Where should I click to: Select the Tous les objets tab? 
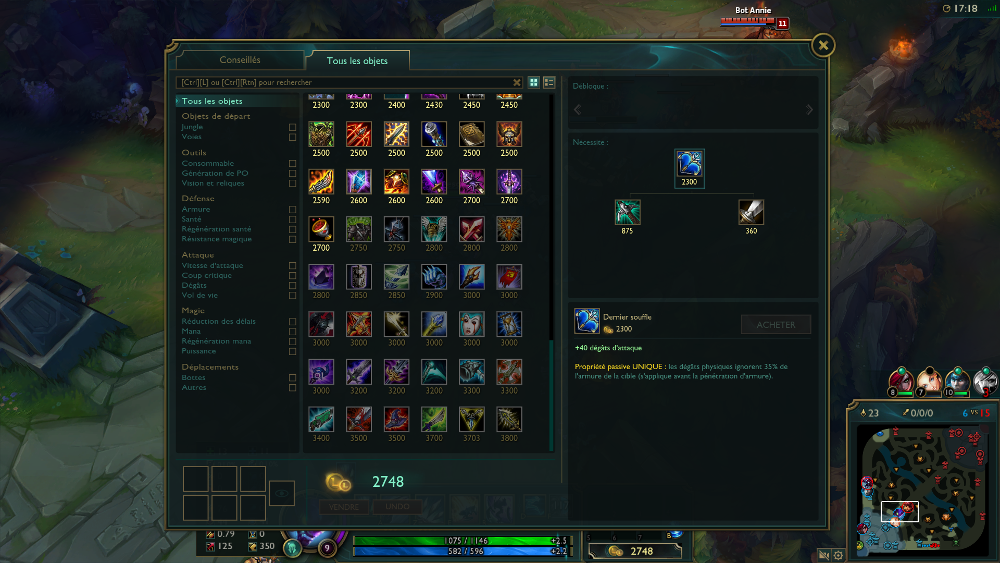[357, 61]
